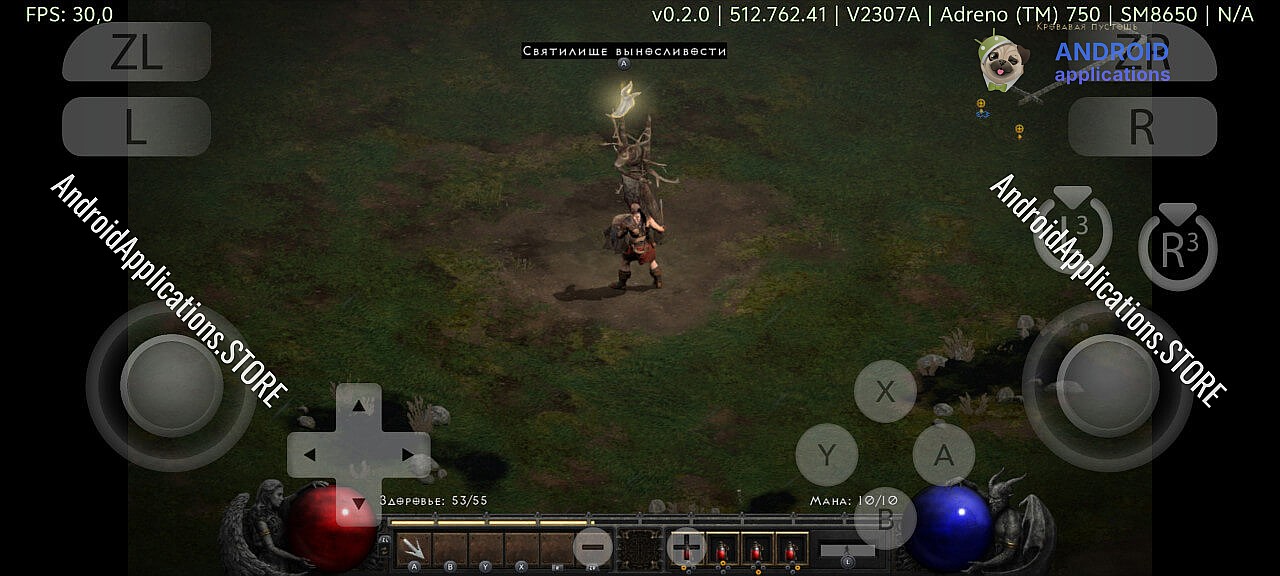Select the throw attack skill slot
The image size is (1280, 576).
pyautogui.click(x=413, y=548)
